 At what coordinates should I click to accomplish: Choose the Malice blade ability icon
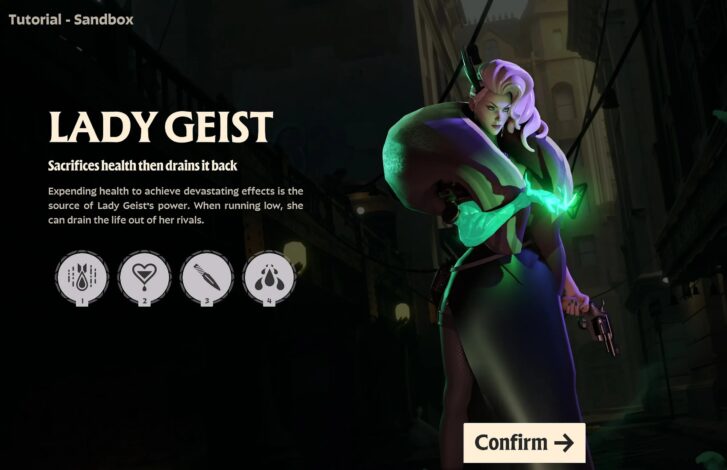[206, 275]
